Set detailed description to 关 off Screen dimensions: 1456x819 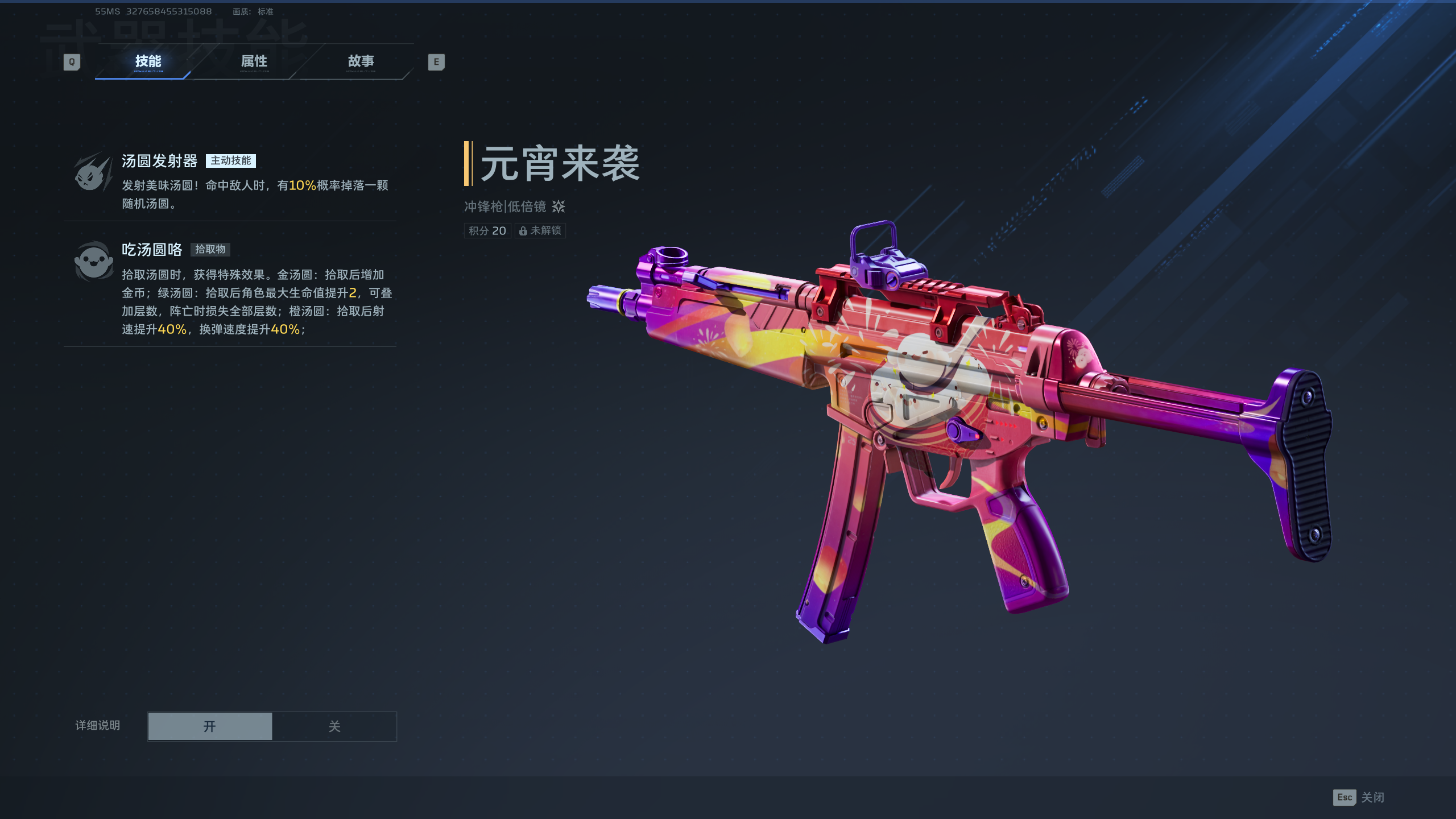pos(334,726)
